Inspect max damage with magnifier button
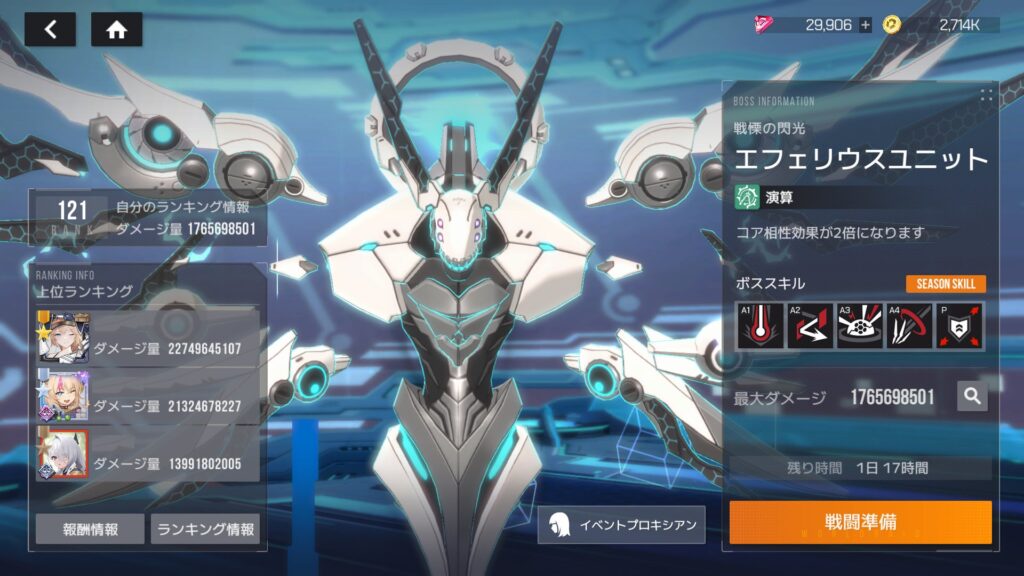Viewport: 1024px width, 576px height. pyautogui.click(x=971, y=397)
